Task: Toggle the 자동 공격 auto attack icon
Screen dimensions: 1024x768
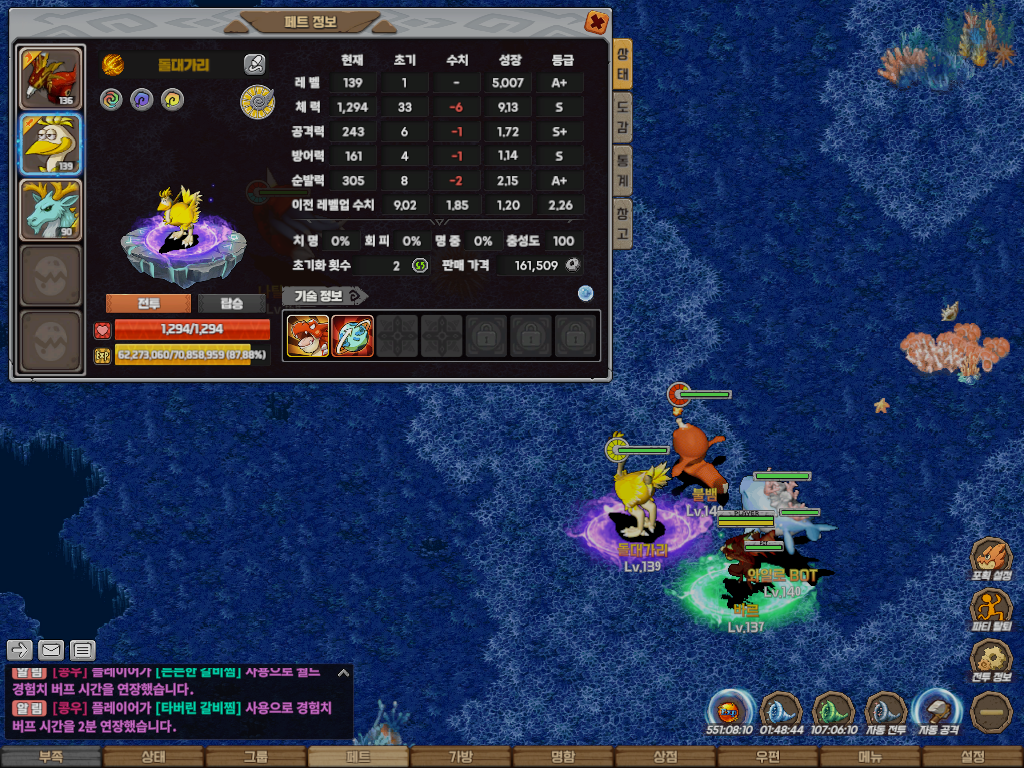Action: click(937, 711)
